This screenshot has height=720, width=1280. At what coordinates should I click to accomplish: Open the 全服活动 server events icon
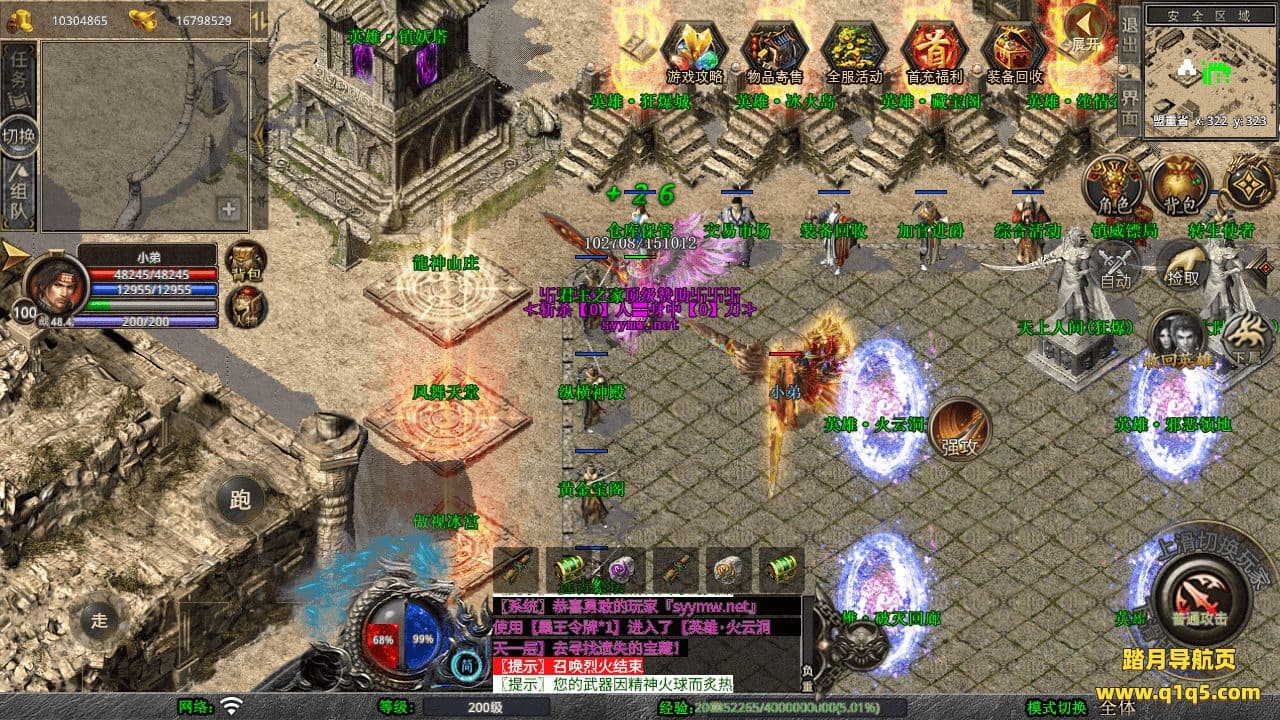pos(855,50)
